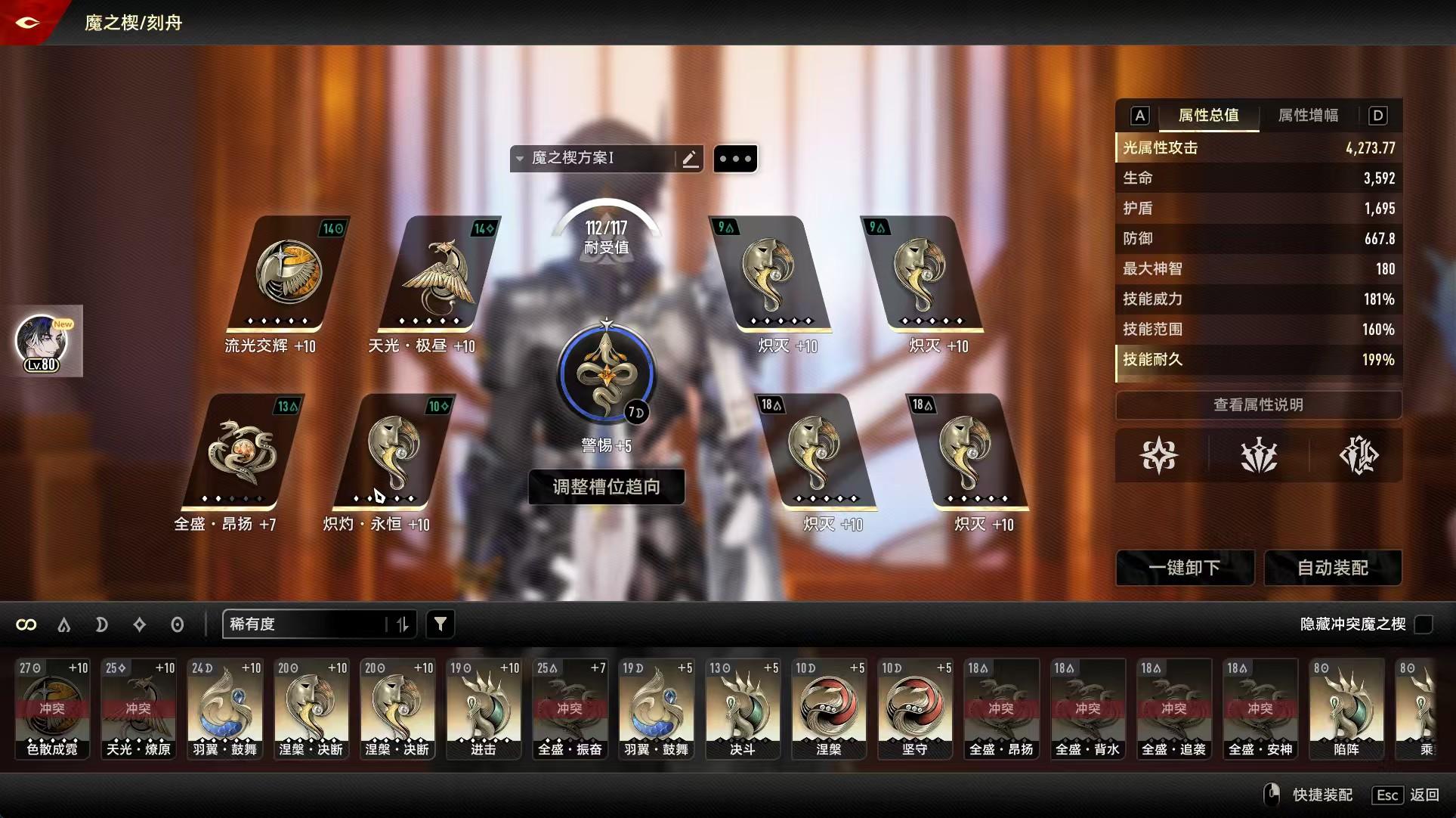Viewport: 1456px width, 818px height.
Task: Open the funnel filter button
Action: 441,624
